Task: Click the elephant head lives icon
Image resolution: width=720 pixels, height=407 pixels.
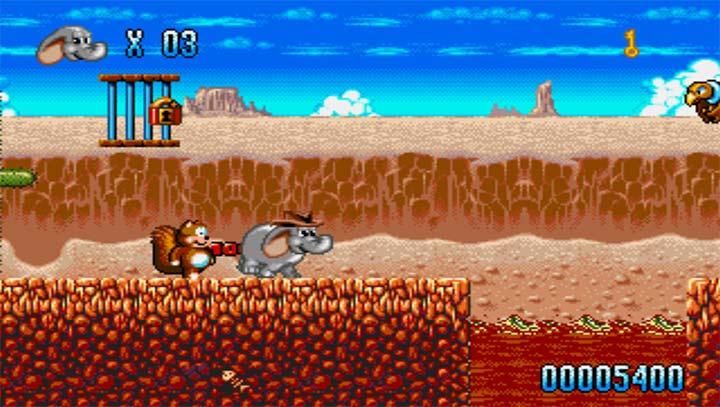Action: coord(72,44)
